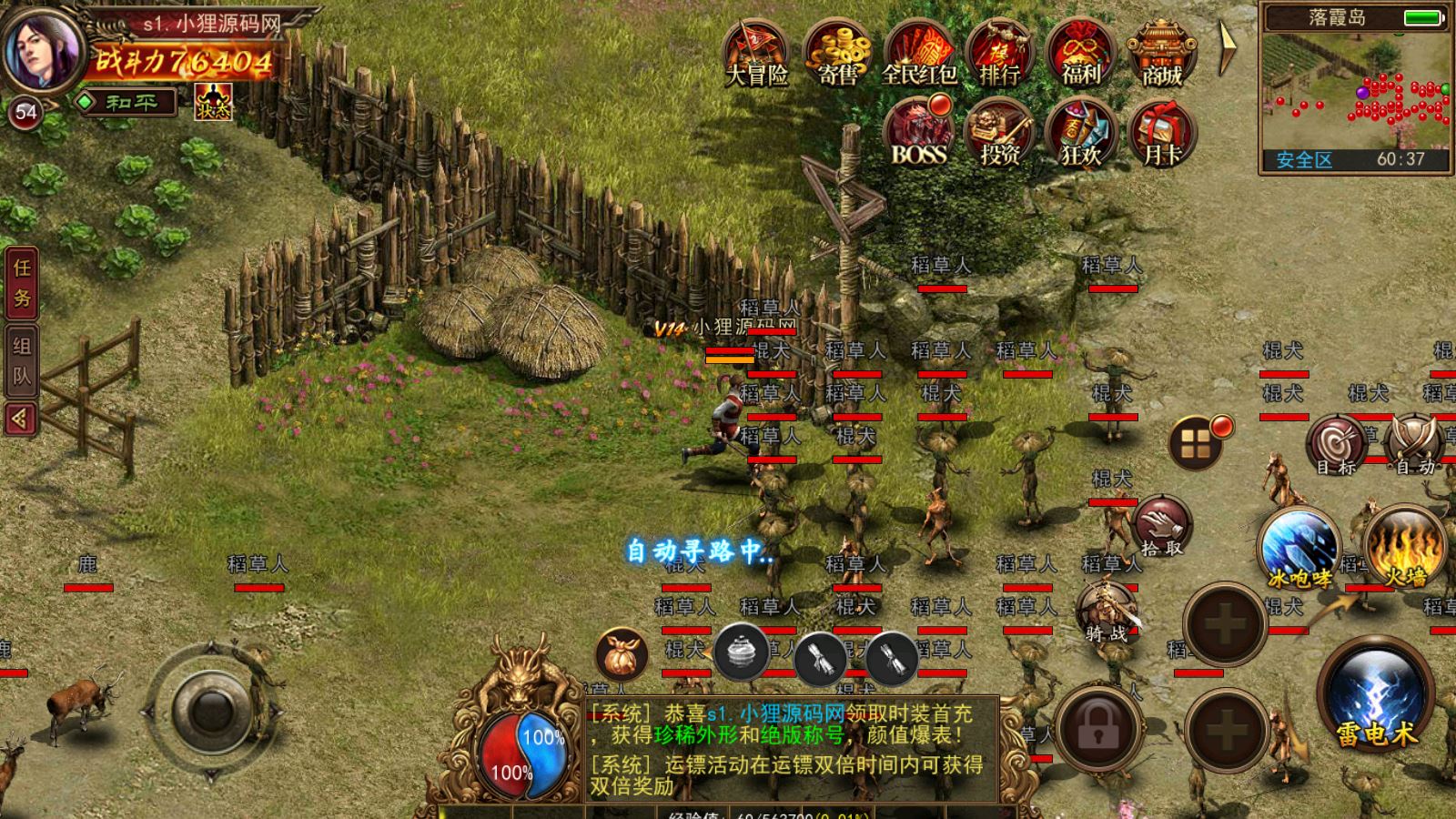Open the 福利 welfare rewards
Screen dimensions: 1456x819
(x=1081, y=53)
